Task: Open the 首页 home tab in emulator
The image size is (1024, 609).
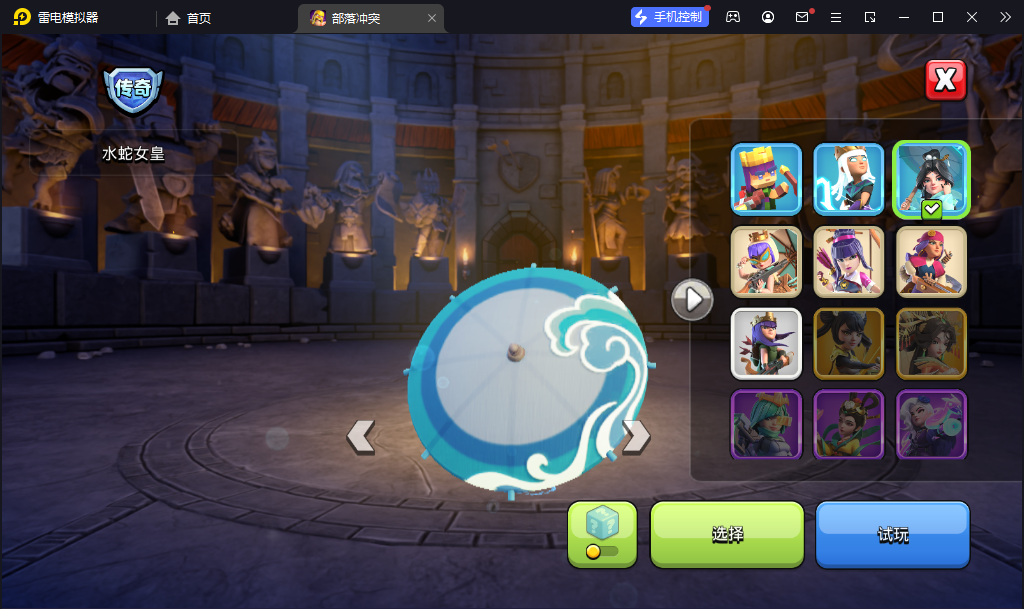Action: (x=189, y=18)
